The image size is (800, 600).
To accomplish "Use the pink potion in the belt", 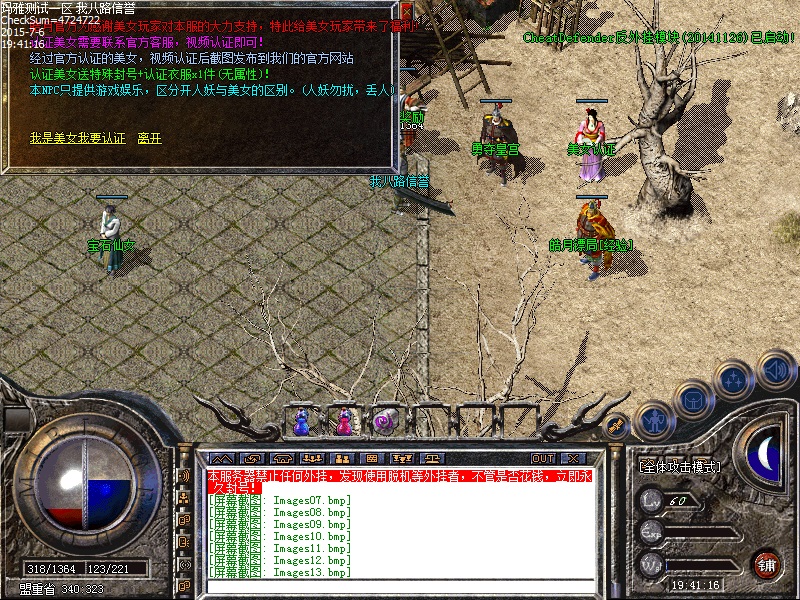I will tap(343, 422).
